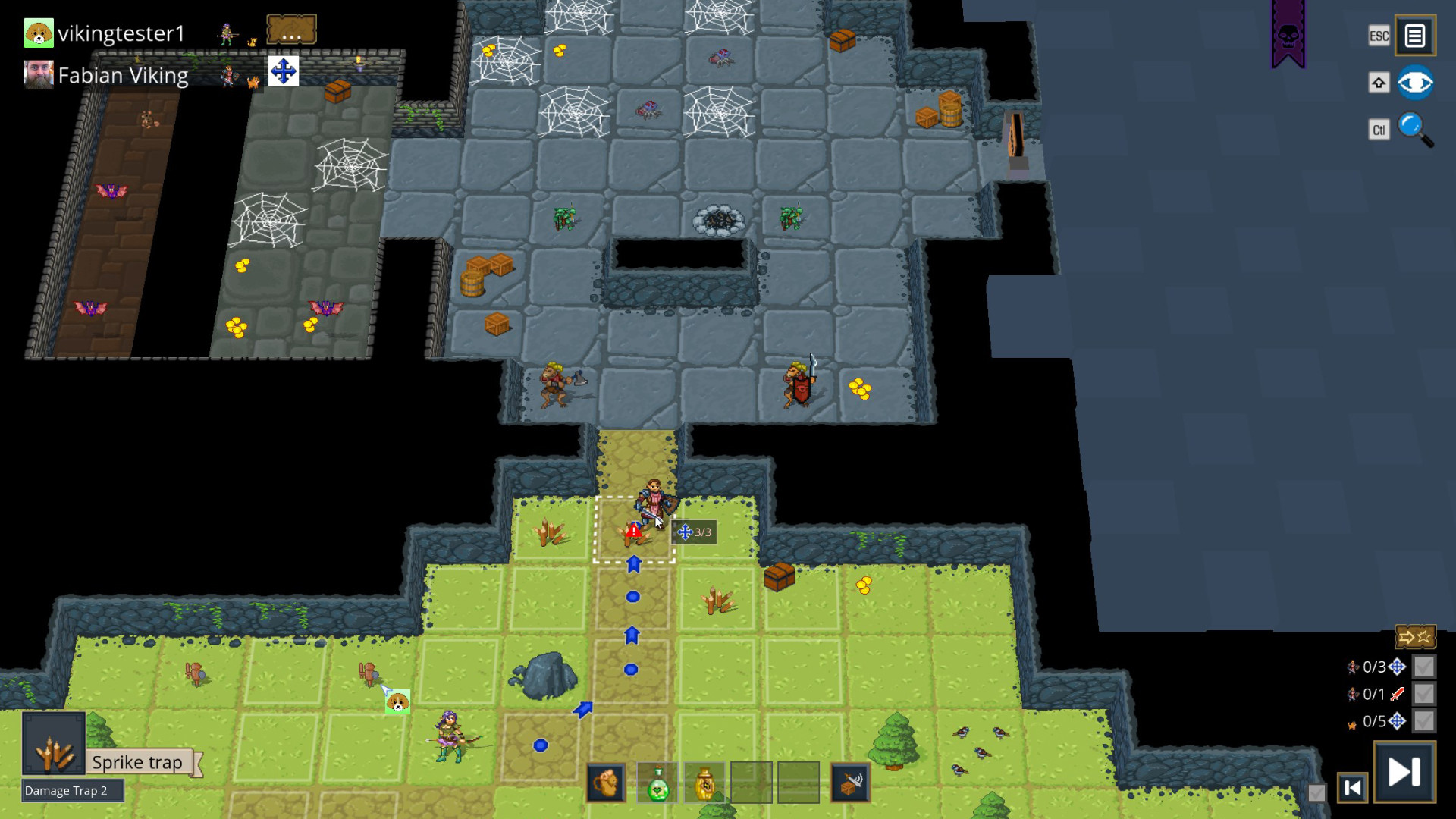Screen dimensions: 1456x819
Task: Open the message scroll icon at top
Action: [290, 28]
